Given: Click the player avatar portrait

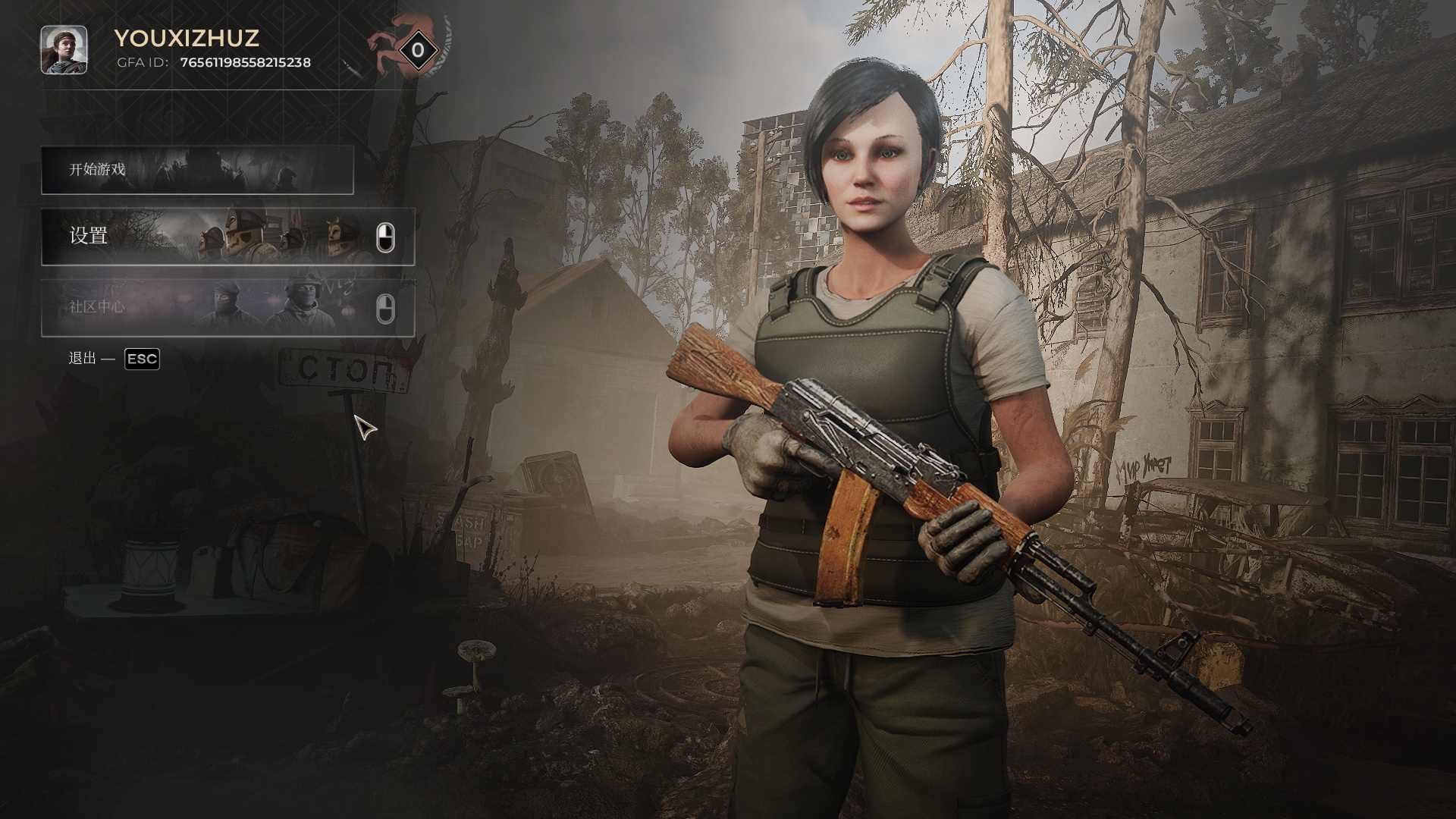Looking at the screenshot, I should click(x=64, y=50).
